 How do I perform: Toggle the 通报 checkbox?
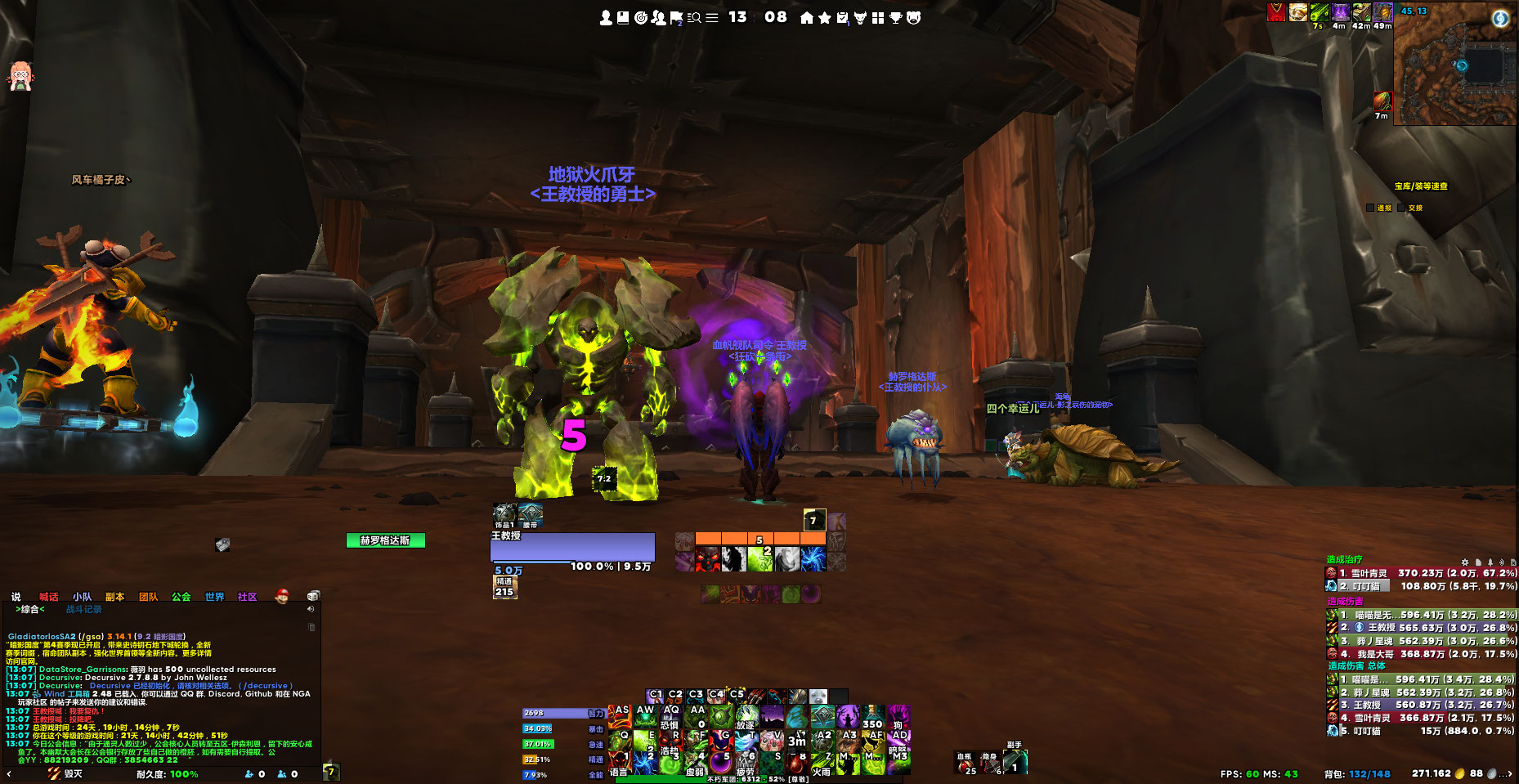pos(1371,208)
